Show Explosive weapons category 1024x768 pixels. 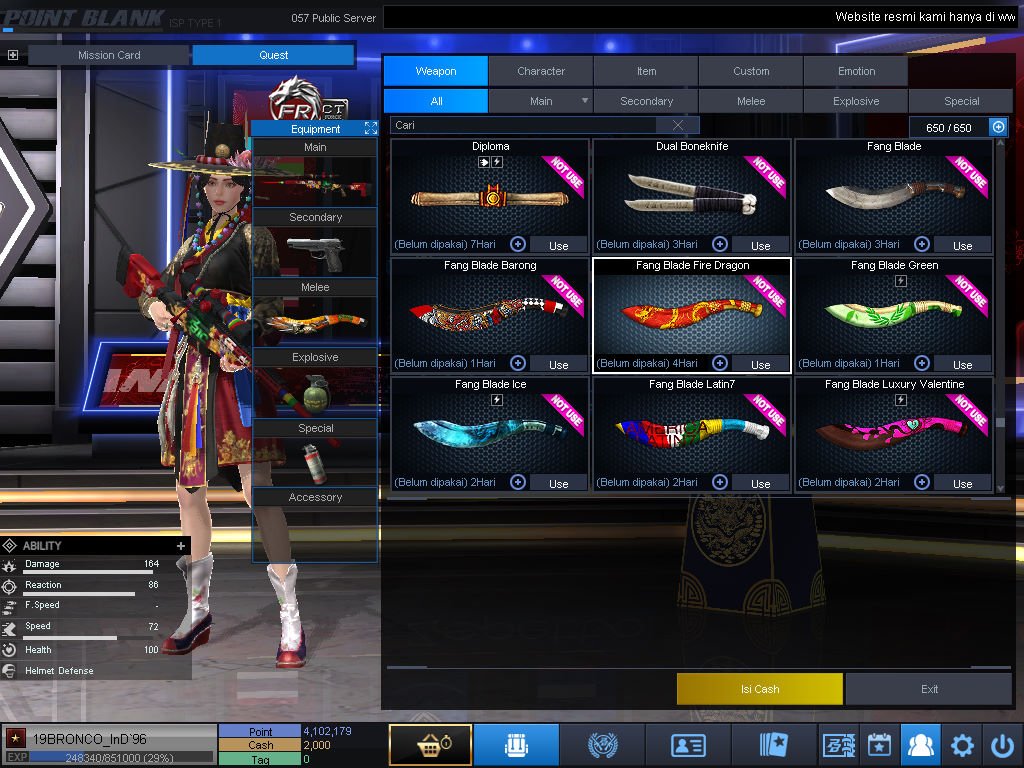coord(856,101)
